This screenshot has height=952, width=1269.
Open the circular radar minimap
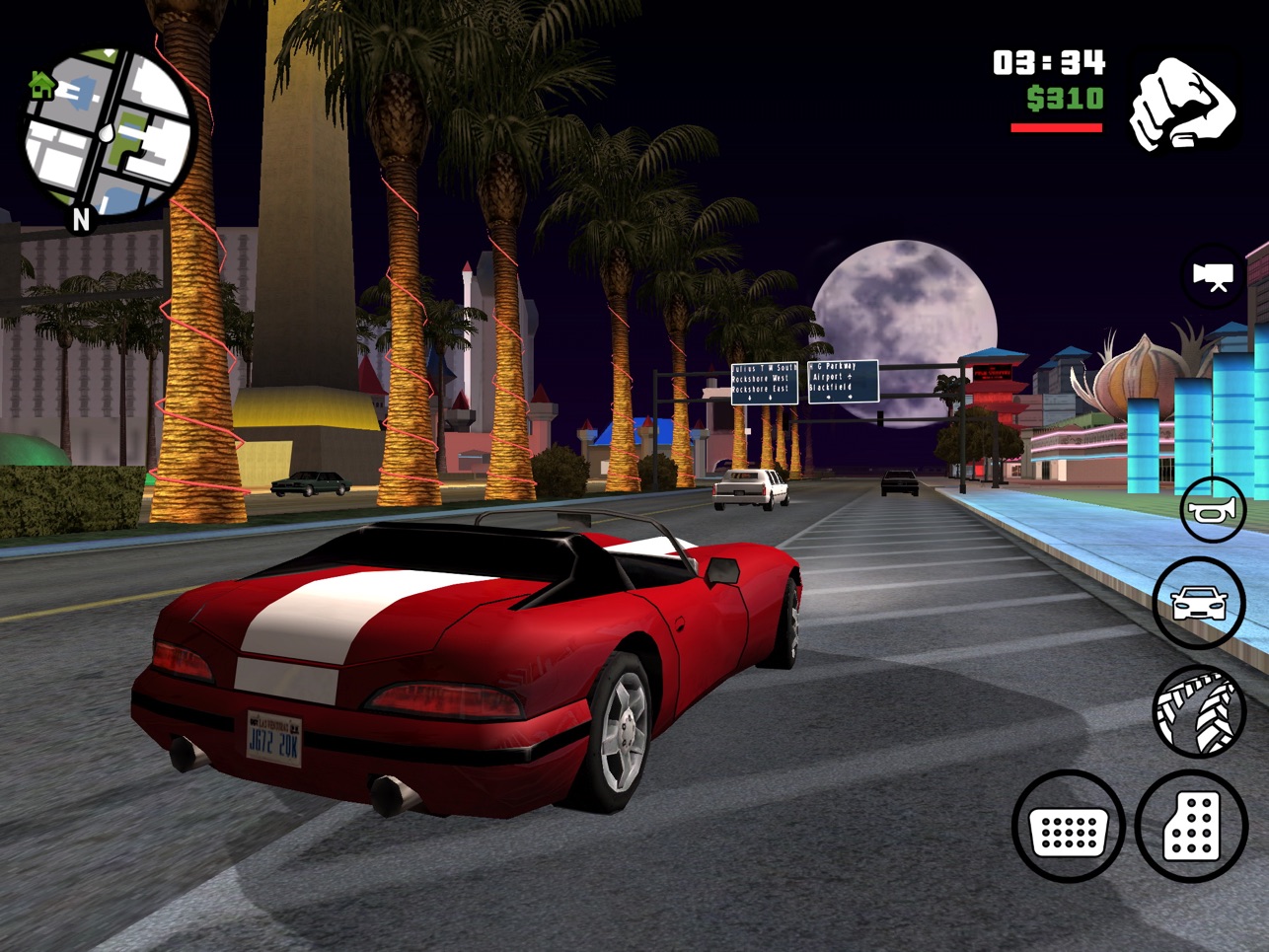click(x=109, y=131)
